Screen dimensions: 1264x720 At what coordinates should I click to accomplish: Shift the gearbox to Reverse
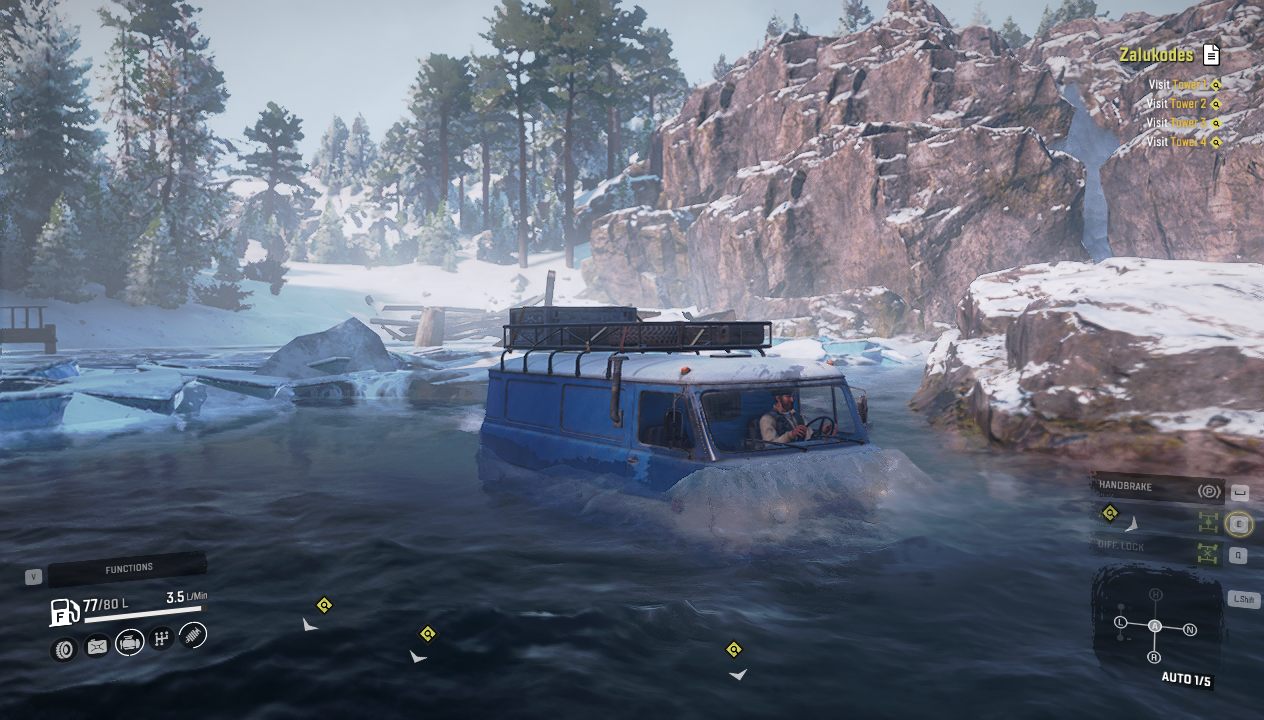(1154, 657)
